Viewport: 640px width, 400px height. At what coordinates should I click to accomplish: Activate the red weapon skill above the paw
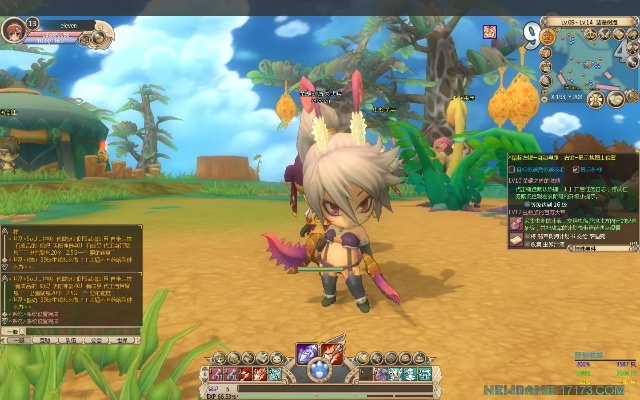pyautogui.click(x=331, y=353)
